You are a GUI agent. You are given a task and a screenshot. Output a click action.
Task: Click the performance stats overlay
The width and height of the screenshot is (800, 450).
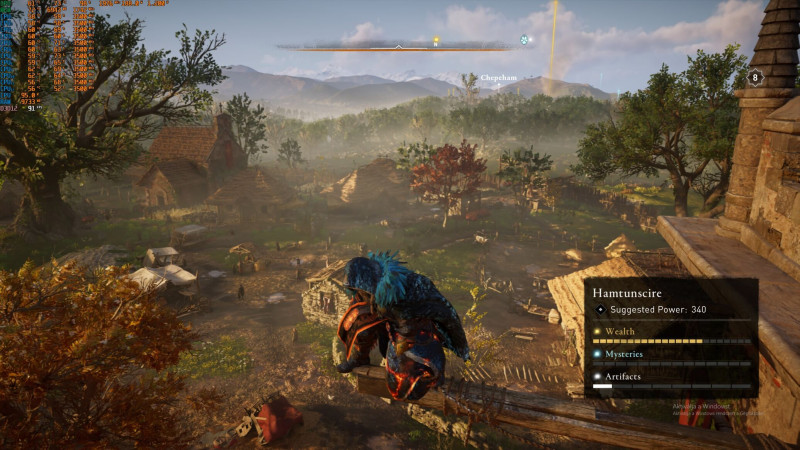click(x=38, y=53)
